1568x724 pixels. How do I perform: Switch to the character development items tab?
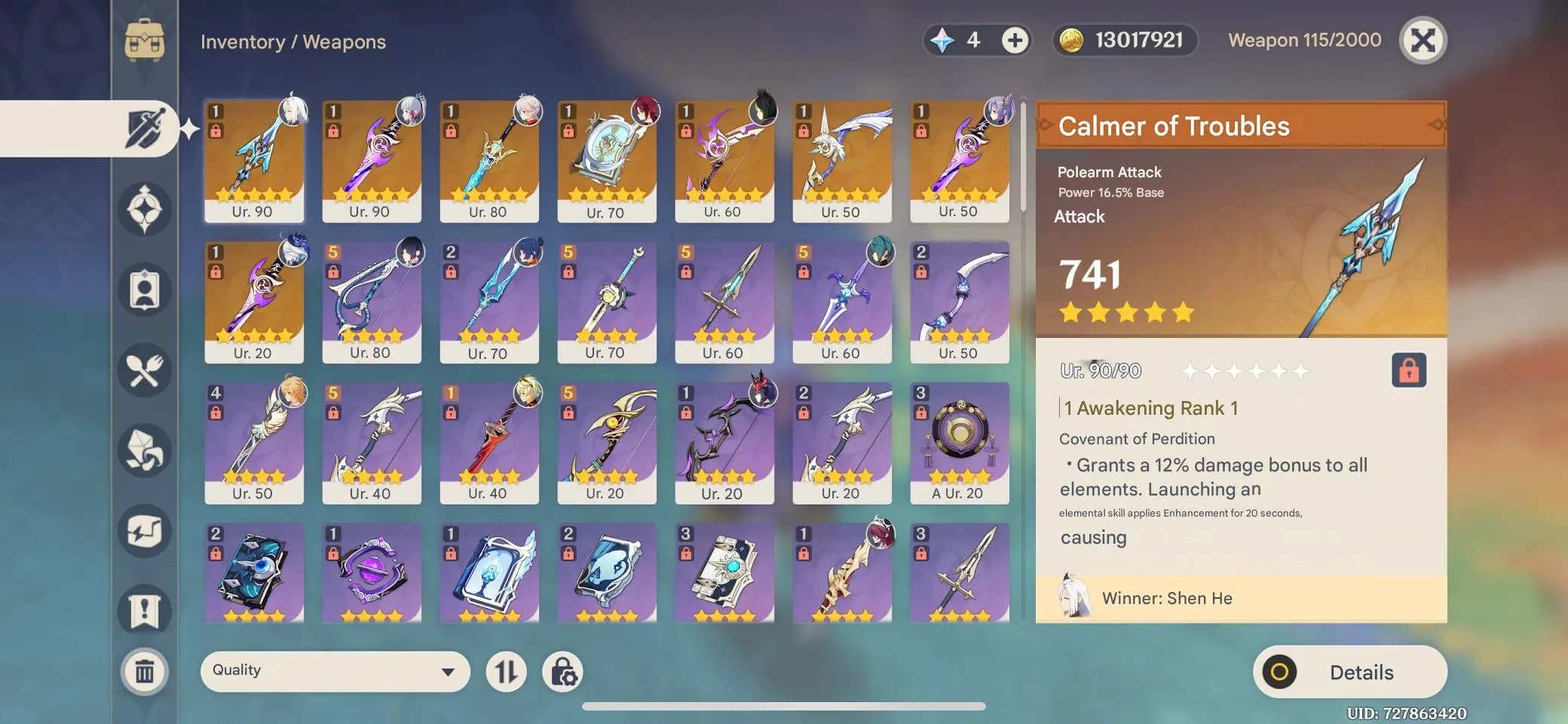pyautogui.click(x=144, y=290)
